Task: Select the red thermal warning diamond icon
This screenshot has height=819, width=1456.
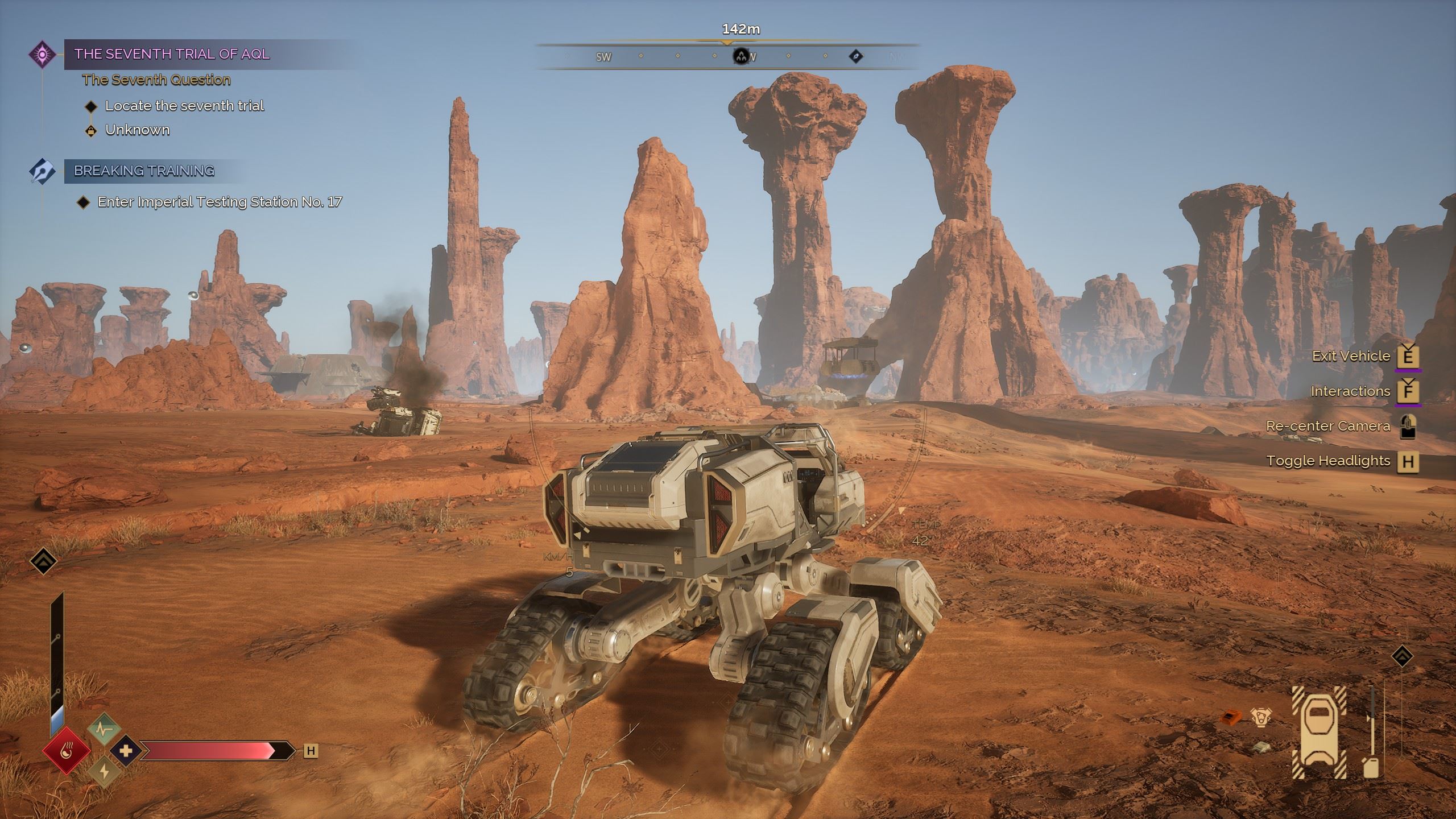Action: [x=67, y=751]
